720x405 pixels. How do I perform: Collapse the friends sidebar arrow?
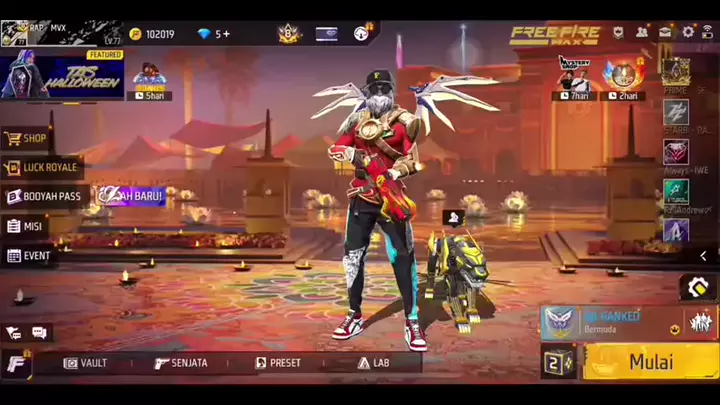(704, 256)
